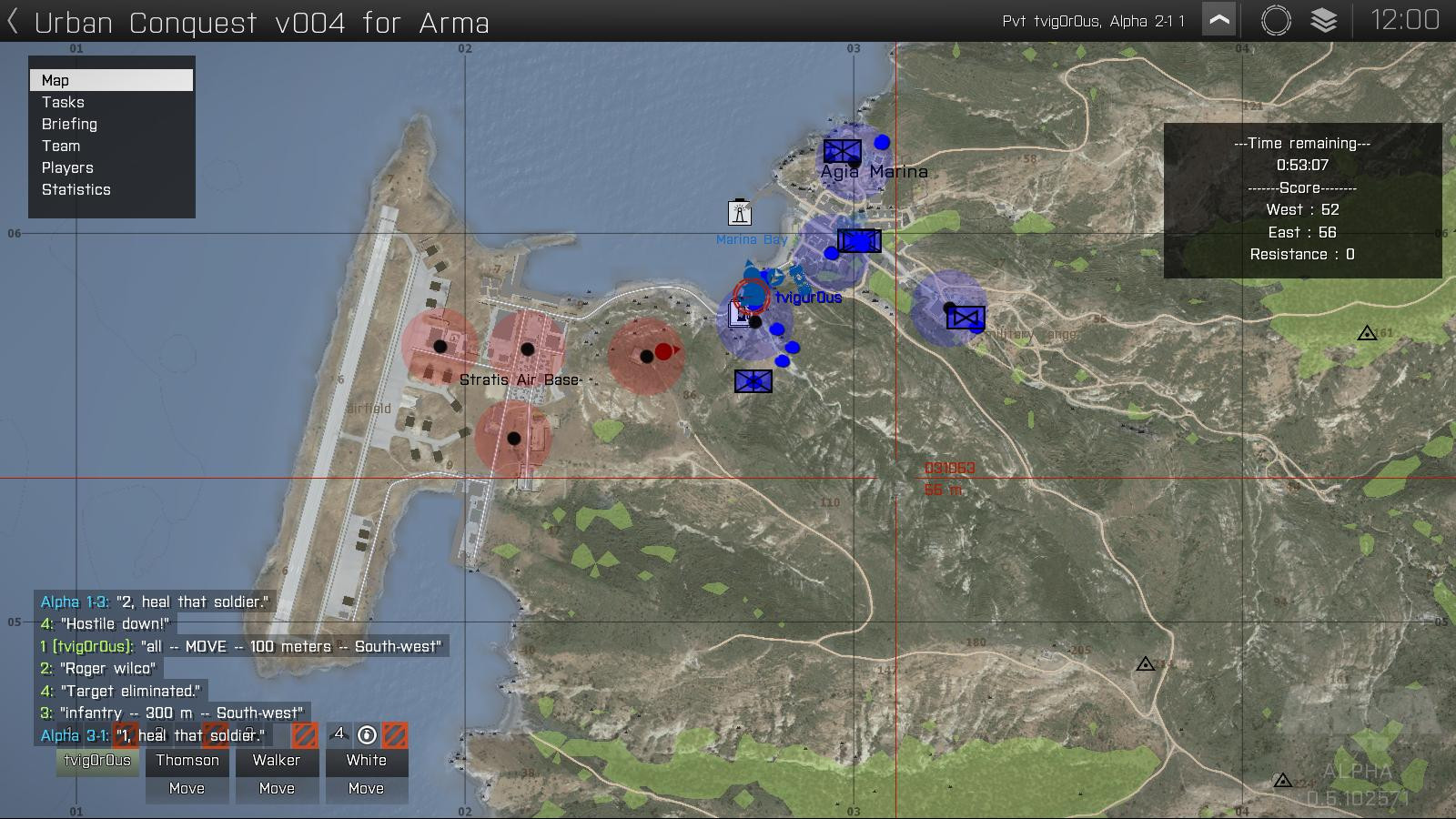Viewport: 1456px width, 819px height.
Task: Open the Tasks list
Action: [63, 102]
